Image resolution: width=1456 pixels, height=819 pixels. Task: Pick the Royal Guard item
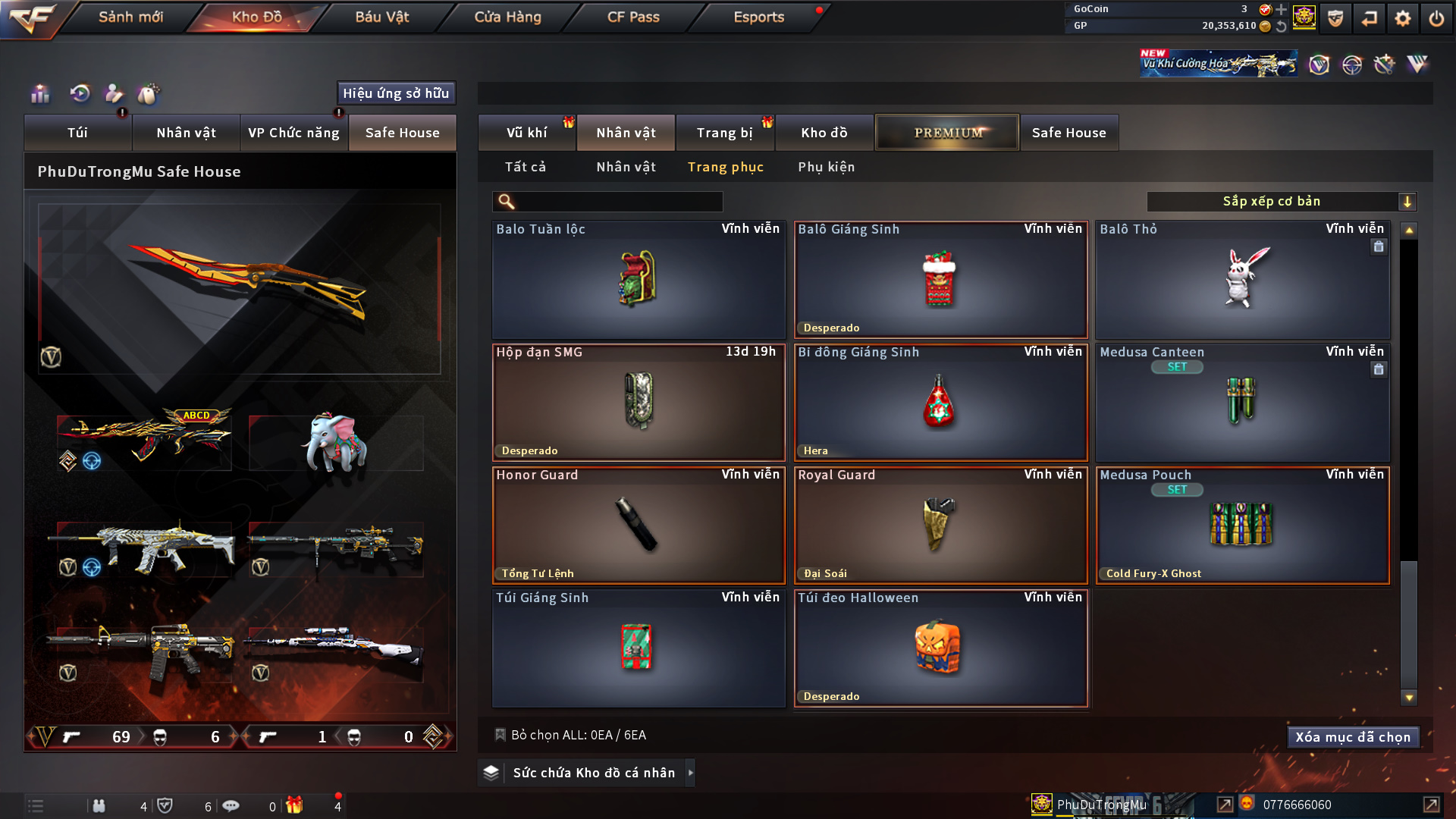tap(940, 526)
